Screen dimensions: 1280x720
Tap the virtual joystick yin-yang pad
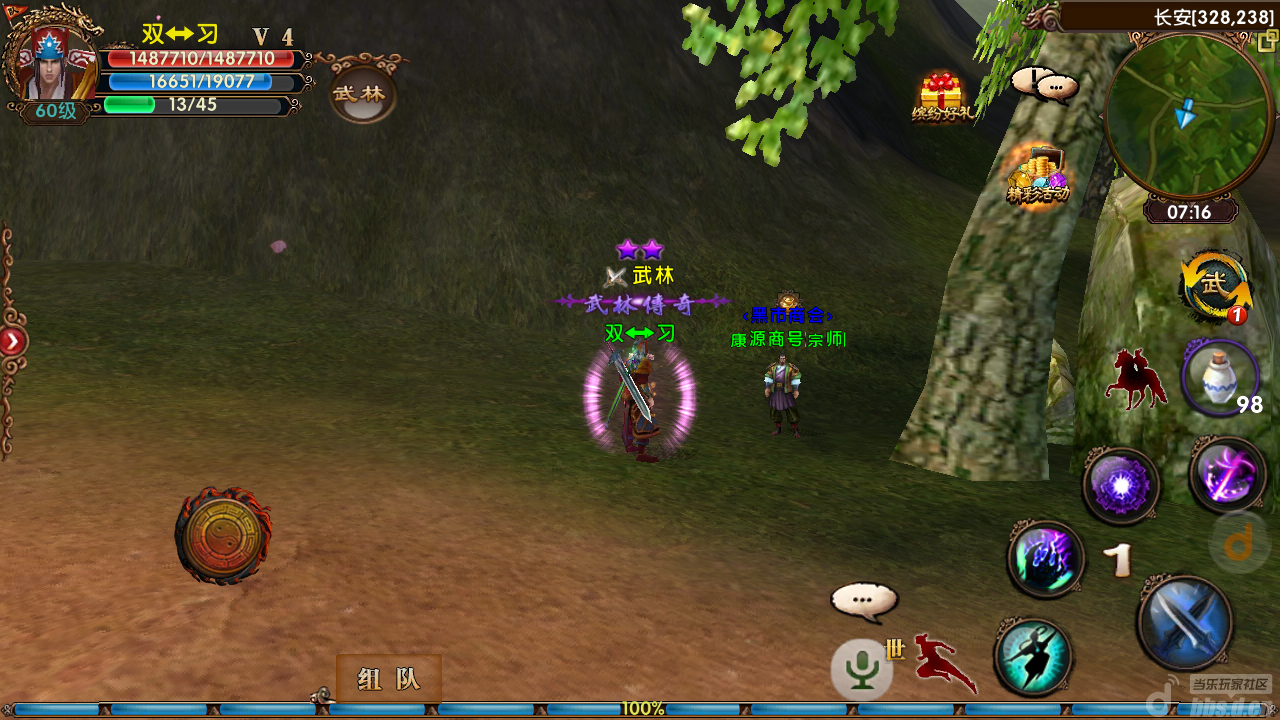click(222, 535)
